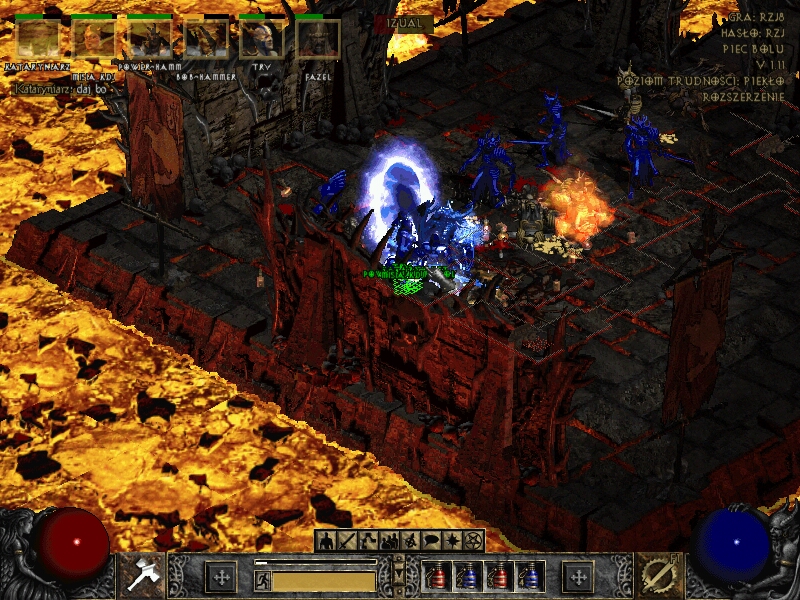Open the party screen mini-panel icon
Image resolution: width=800 pixels, height=600 pixels.
pos(389,541)
